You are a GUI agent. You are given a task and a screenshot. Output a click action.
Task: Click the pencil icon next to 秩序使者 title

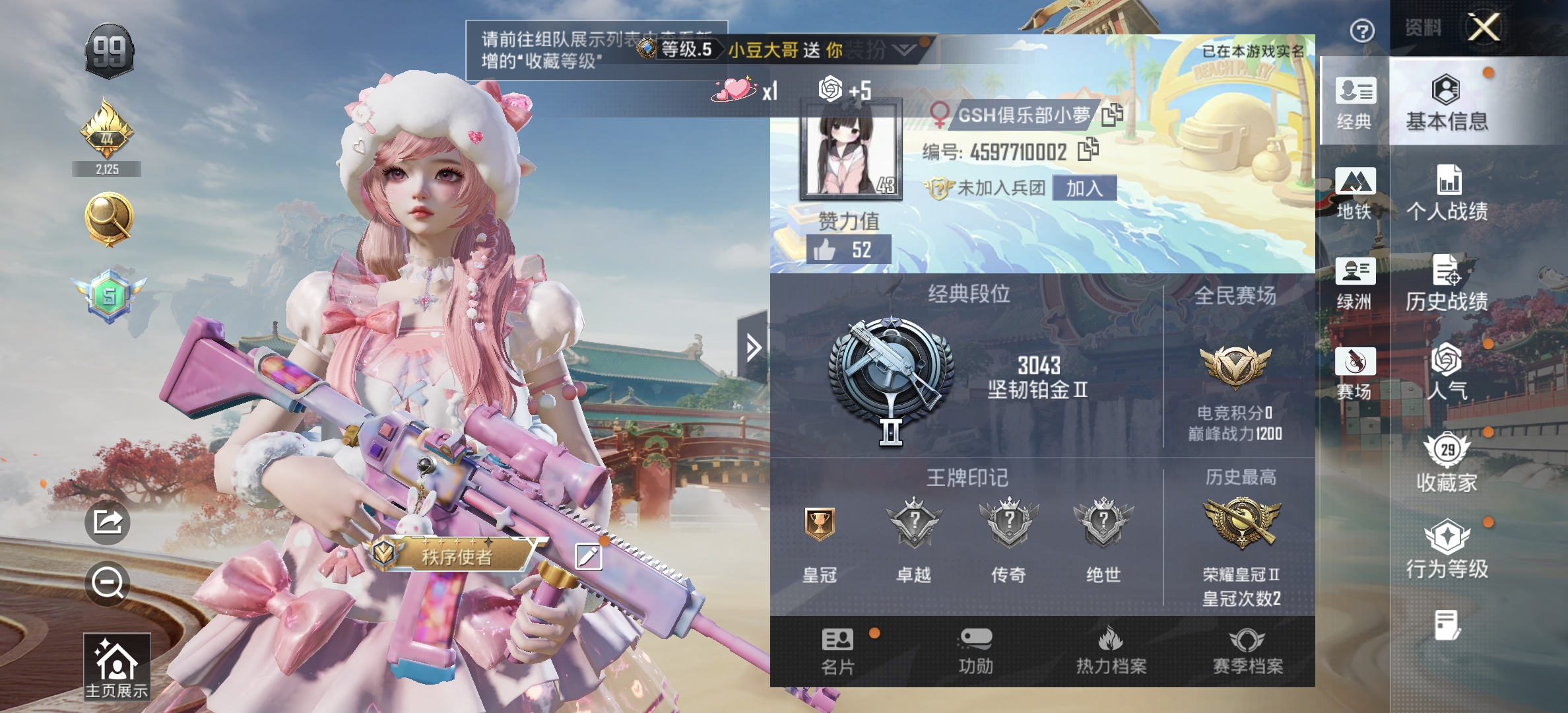point(589,555)
